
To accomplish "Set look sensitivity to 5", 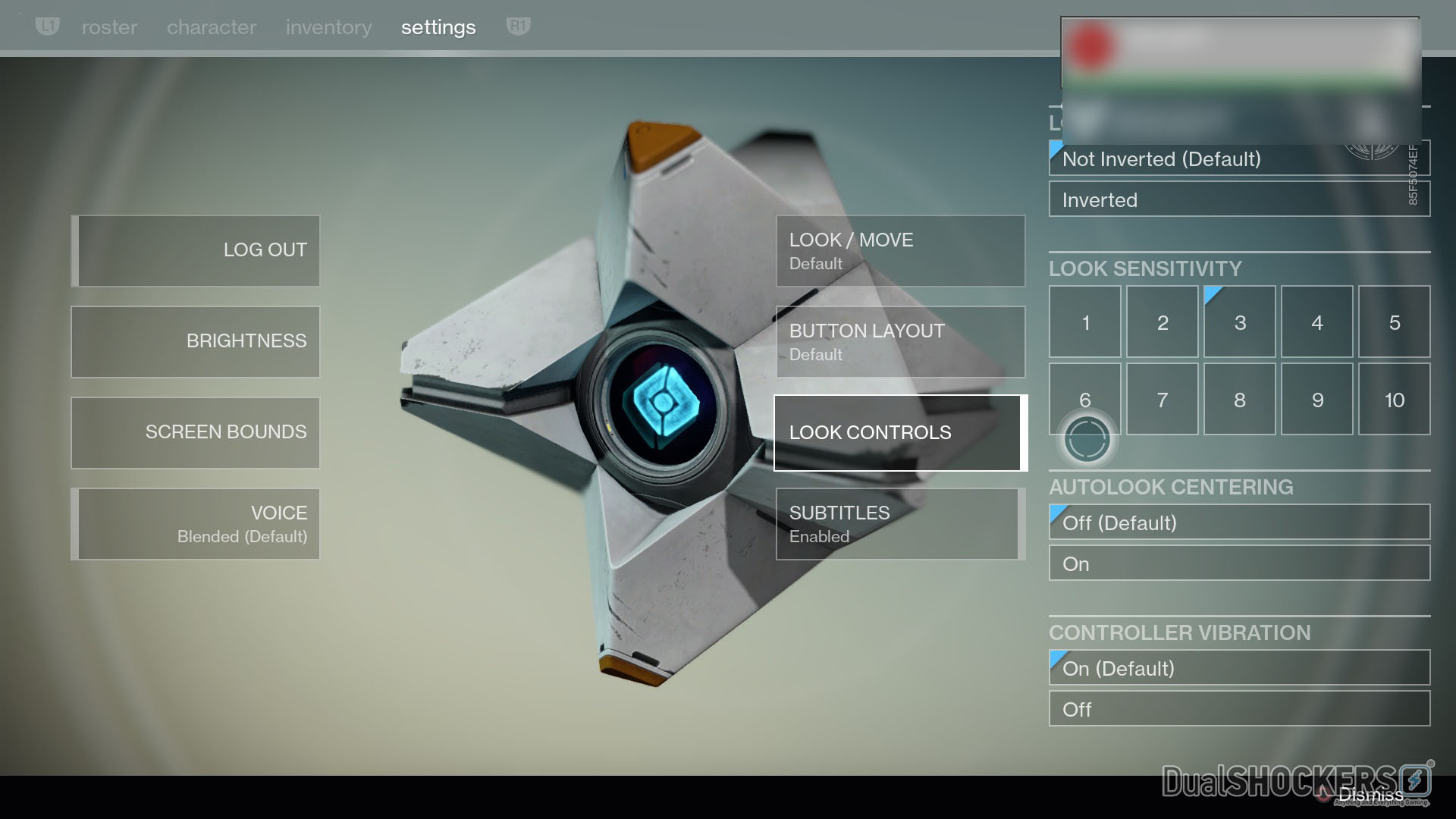I will coord(1394,322).
